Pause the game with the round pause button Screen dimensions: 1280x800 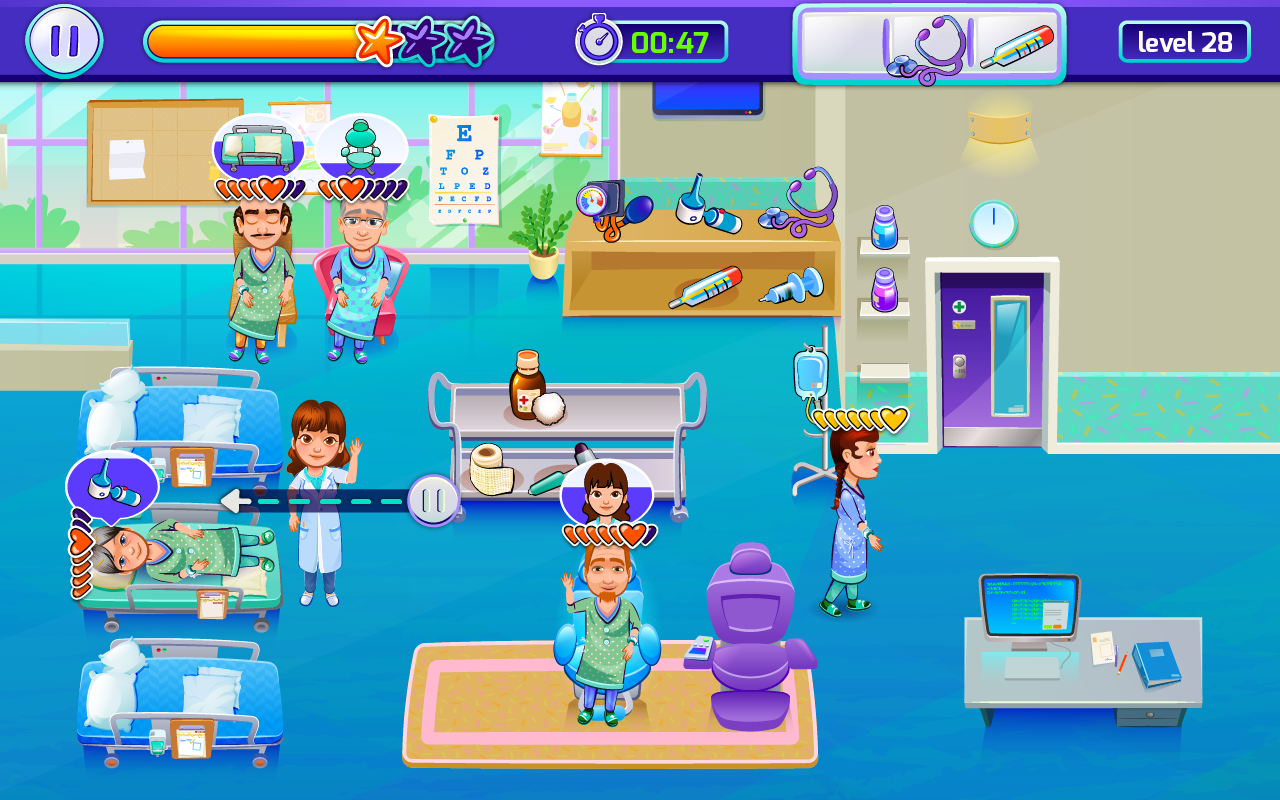tap(64, 41)
